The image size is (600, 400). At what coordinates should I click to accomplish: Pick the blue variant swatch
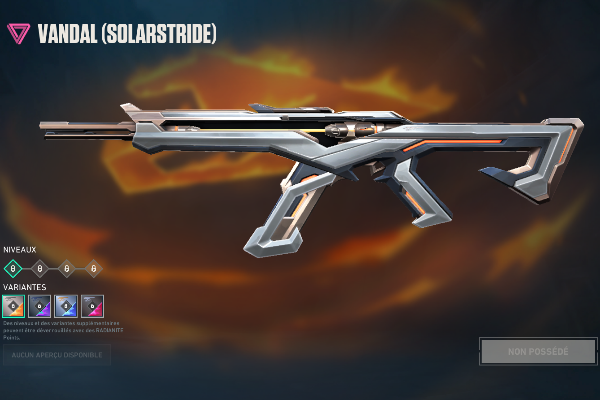(66, 306)
